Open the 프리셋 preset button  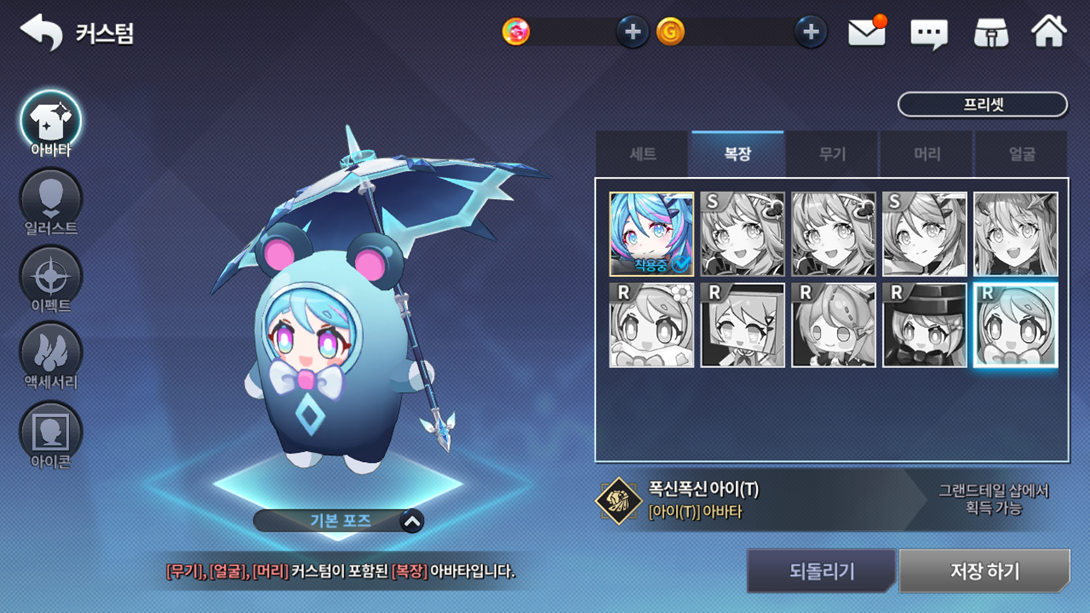pos(982,104)
